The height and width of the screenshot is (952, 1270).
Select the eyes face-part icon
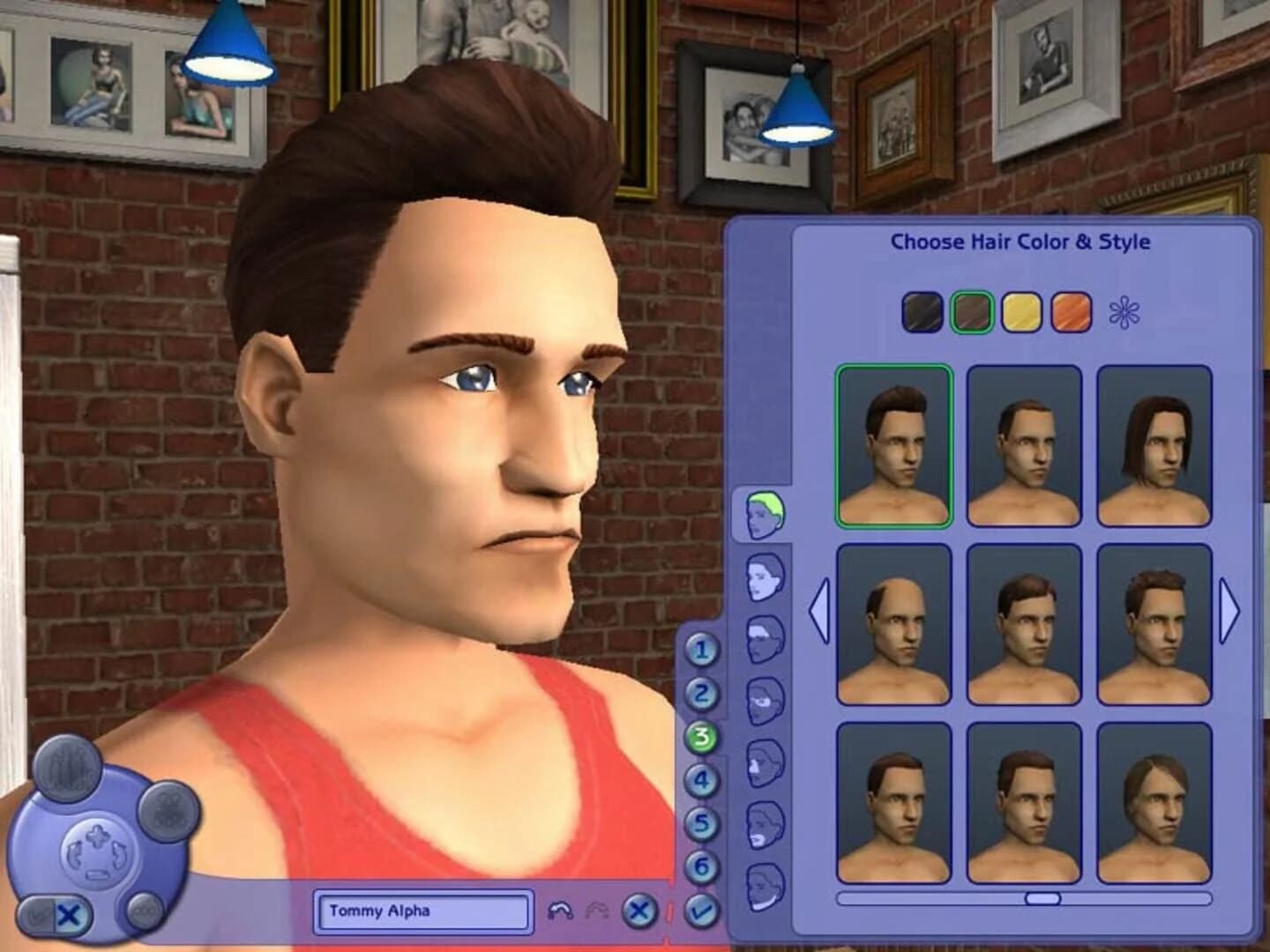click(763, 699)
